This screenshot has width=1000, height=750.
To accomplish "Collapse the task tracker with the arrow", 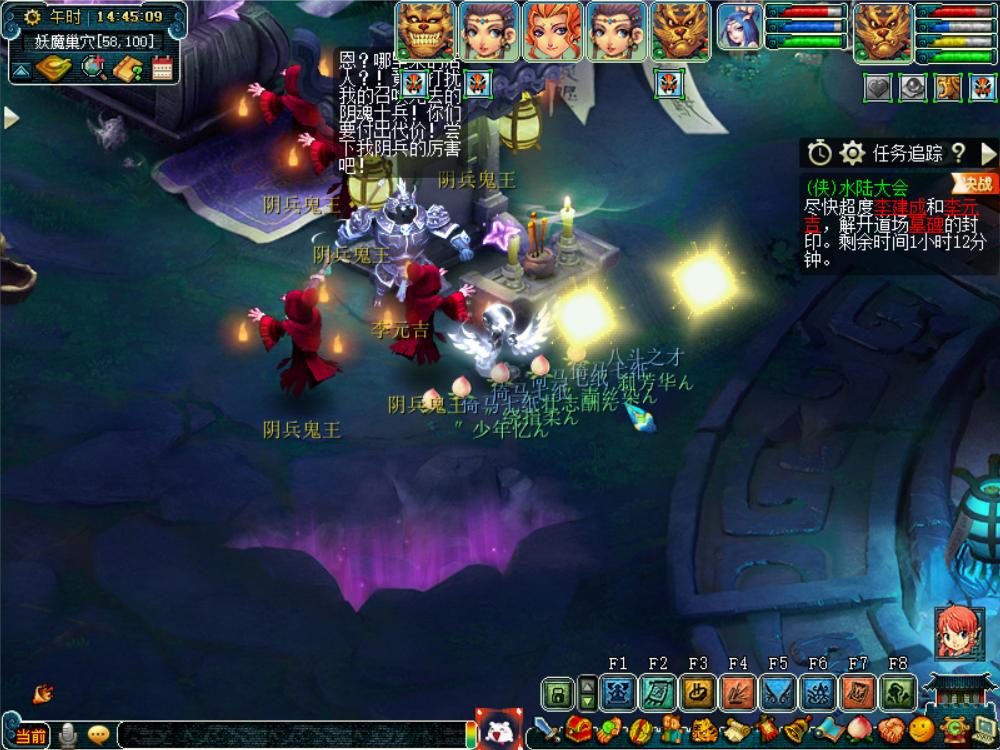I will pos(988,153).
